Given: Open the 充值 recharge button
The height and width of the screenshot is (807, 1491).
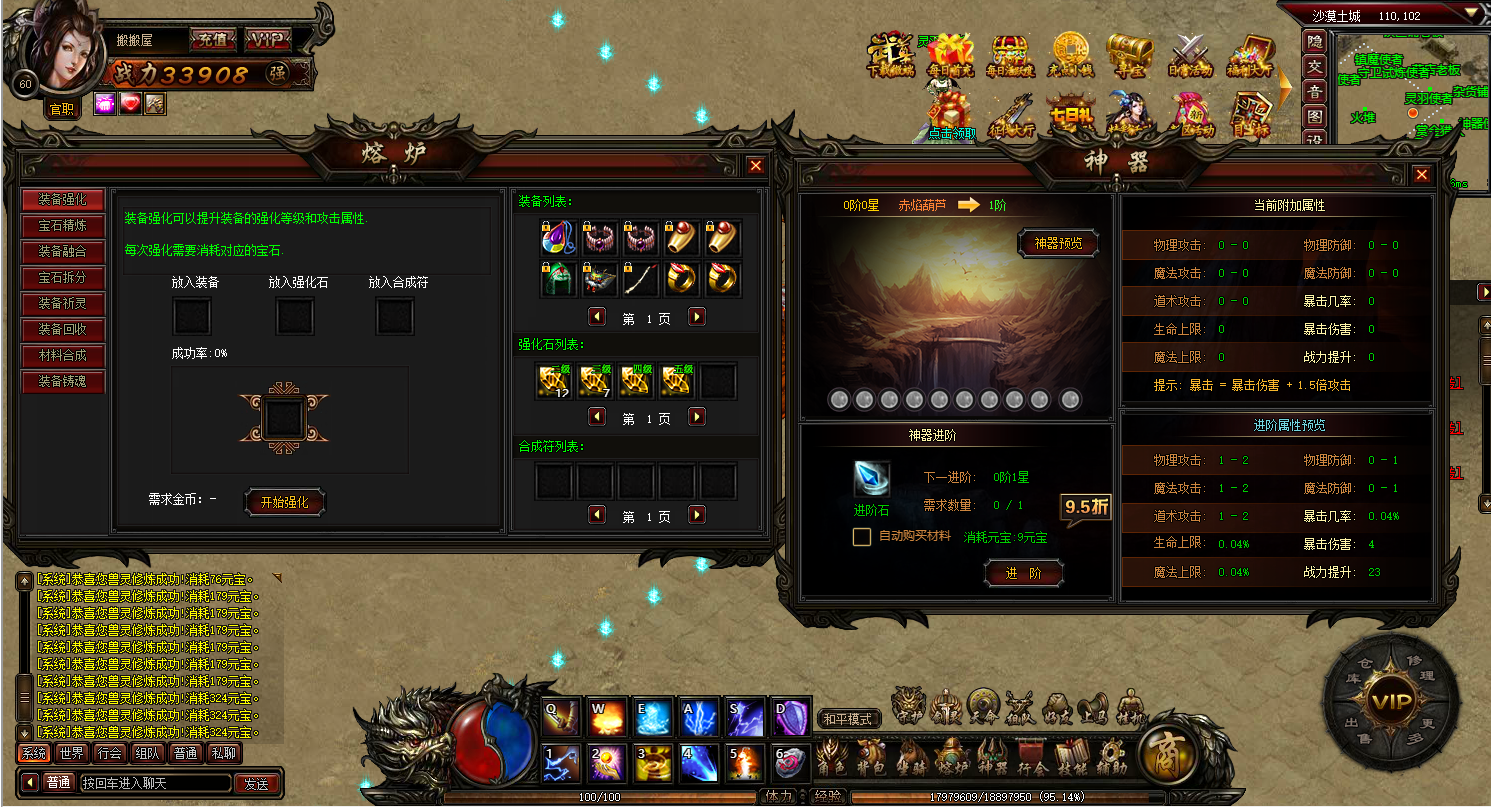Looking at the screenshot, I should click(x=212, y=40).
